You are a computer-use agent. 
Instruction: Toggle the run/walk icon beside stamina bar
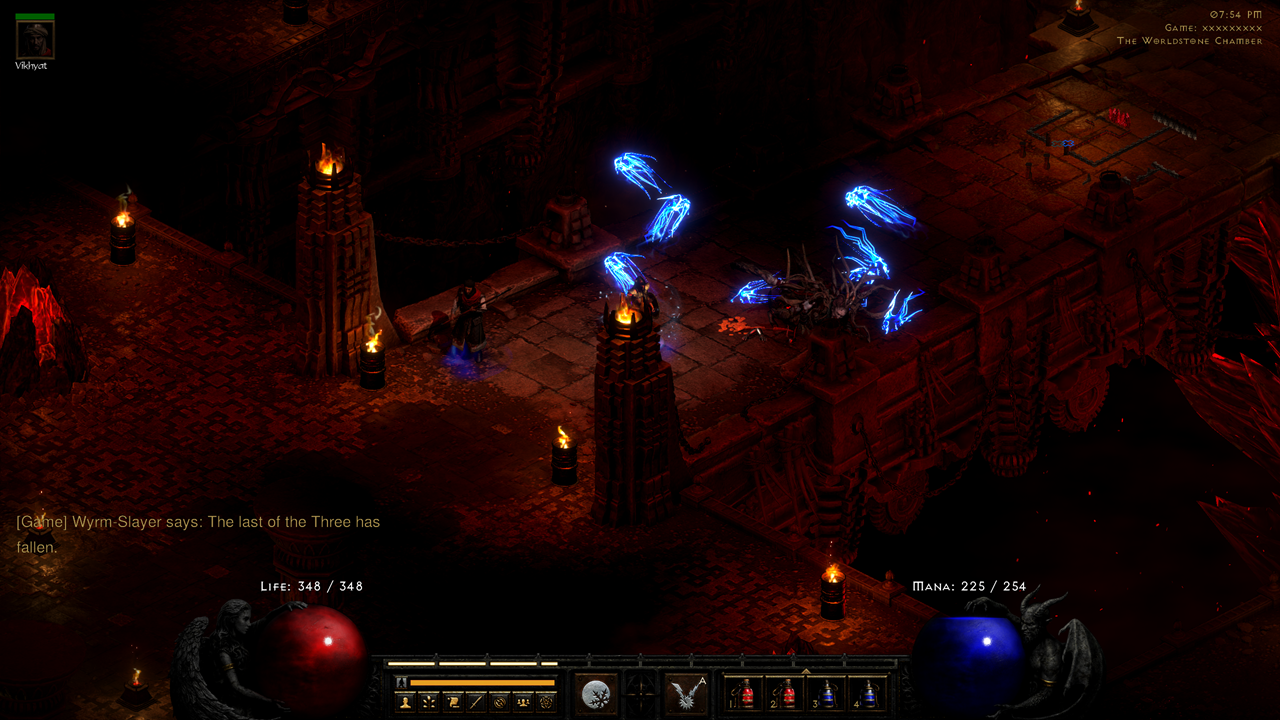pyautogui.click(x=401, y=682)
